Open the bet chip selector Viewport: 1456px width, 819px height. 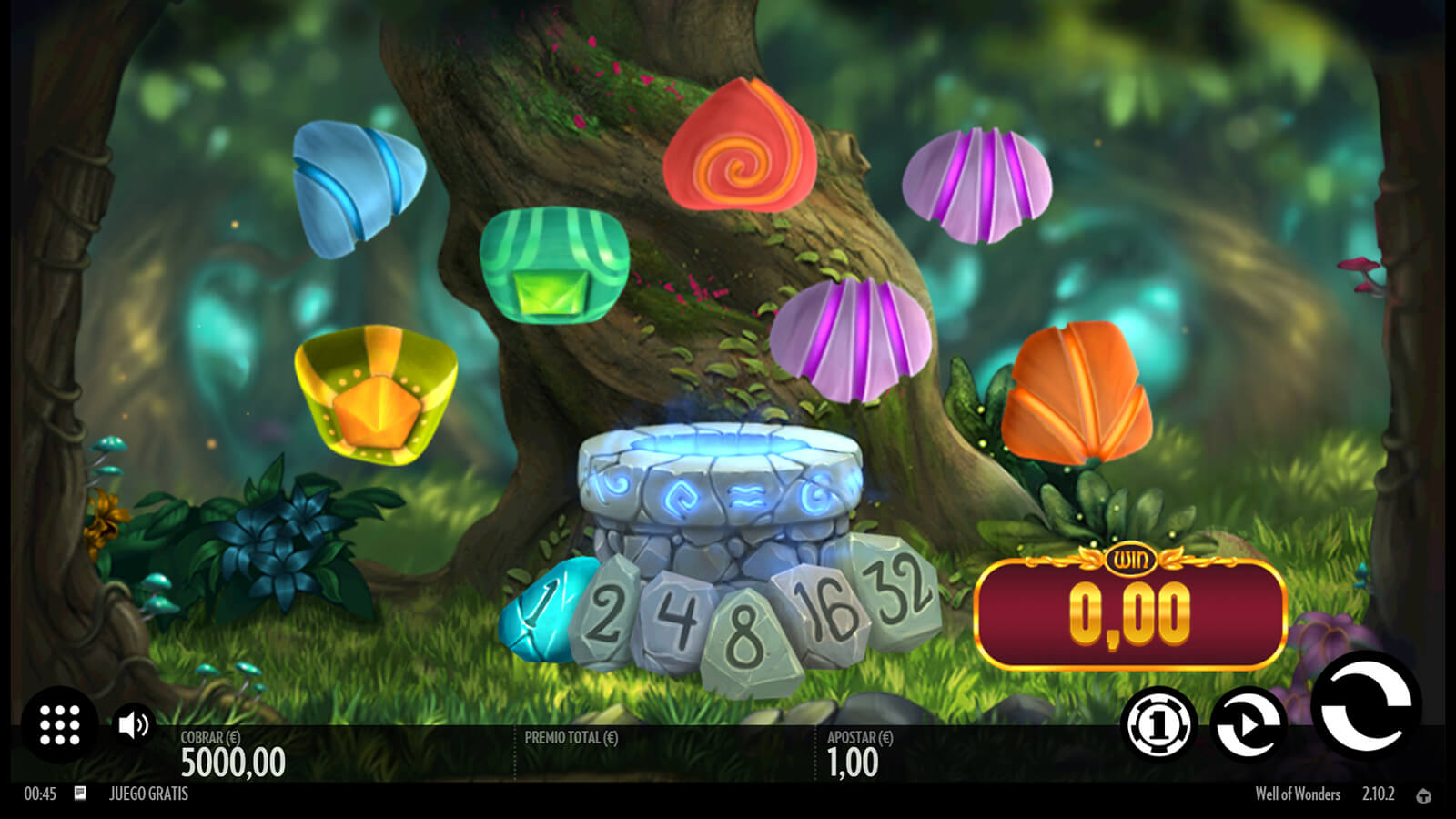1158,725
